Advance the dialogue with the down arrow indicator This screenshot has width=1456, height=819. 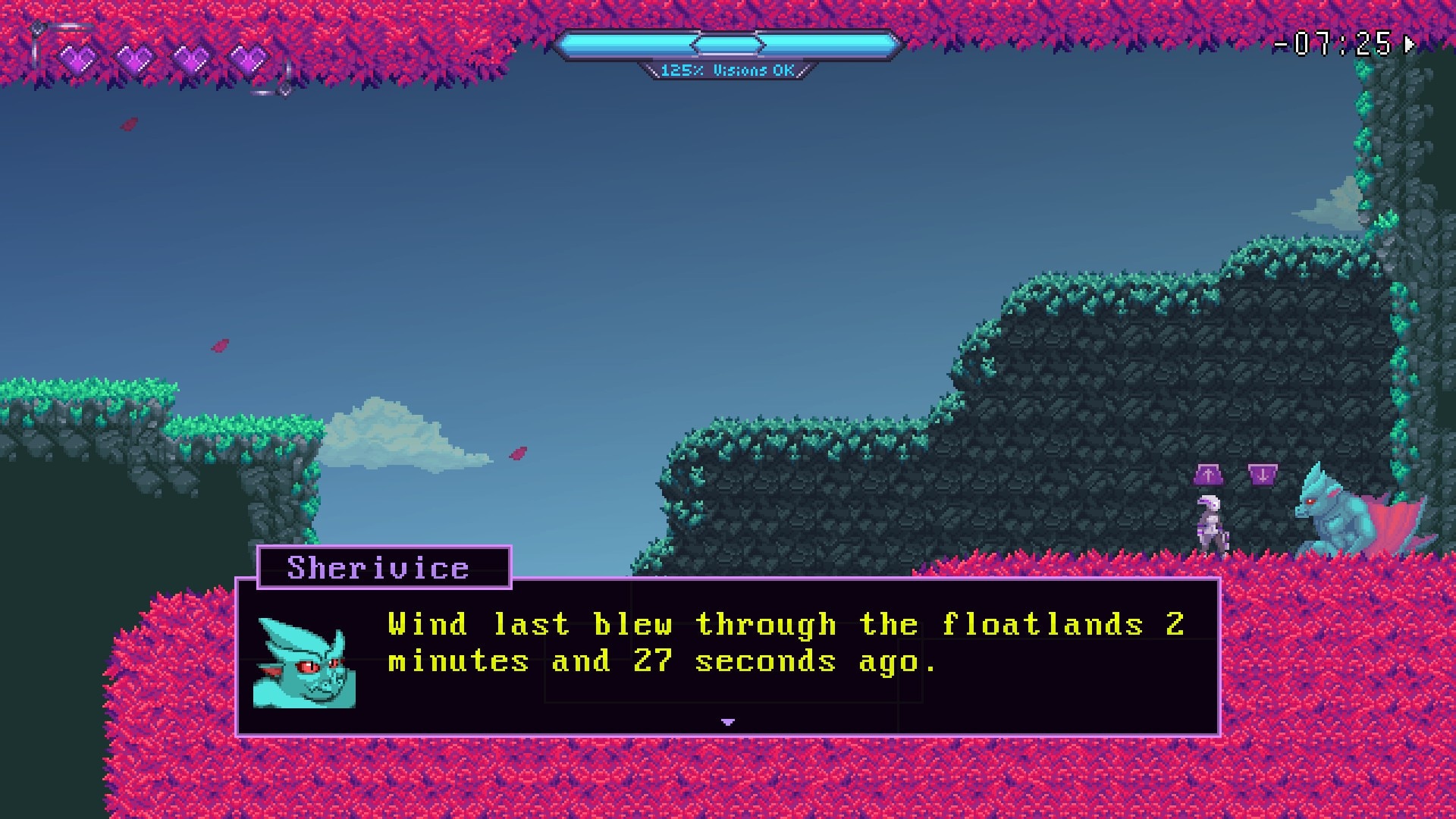pos(728,722)
